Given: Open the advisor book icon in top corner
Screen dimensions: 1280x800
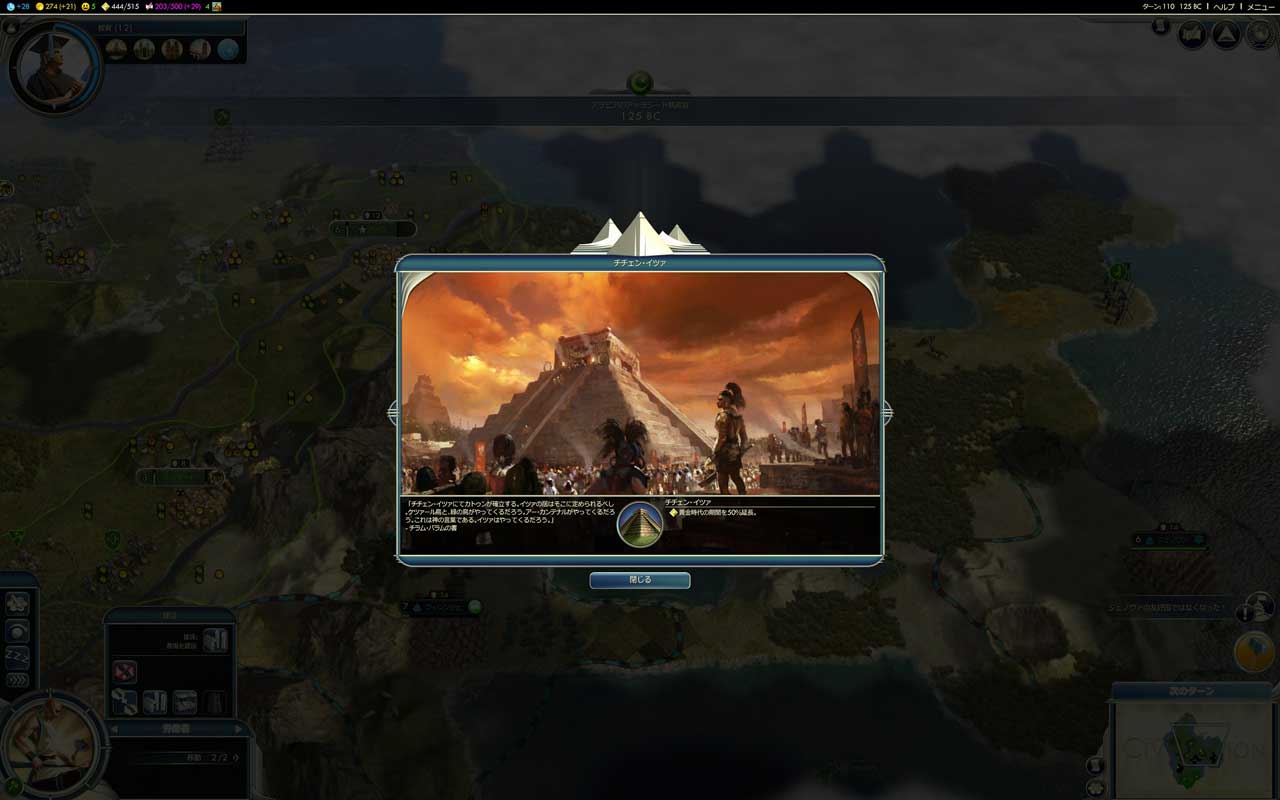Looking at the screenshot, I should point(1192,35).
